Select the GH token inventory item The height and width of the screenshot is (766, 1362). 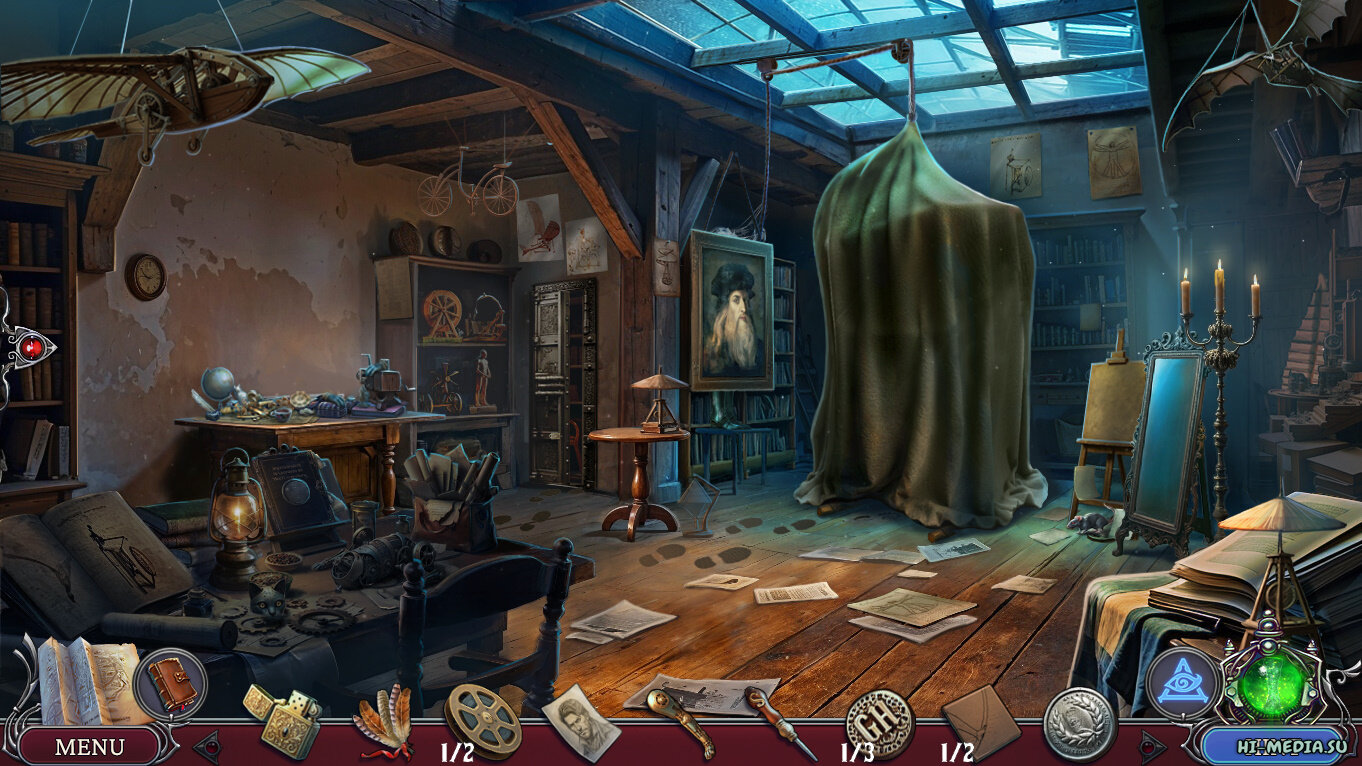[x=879, y=720]
